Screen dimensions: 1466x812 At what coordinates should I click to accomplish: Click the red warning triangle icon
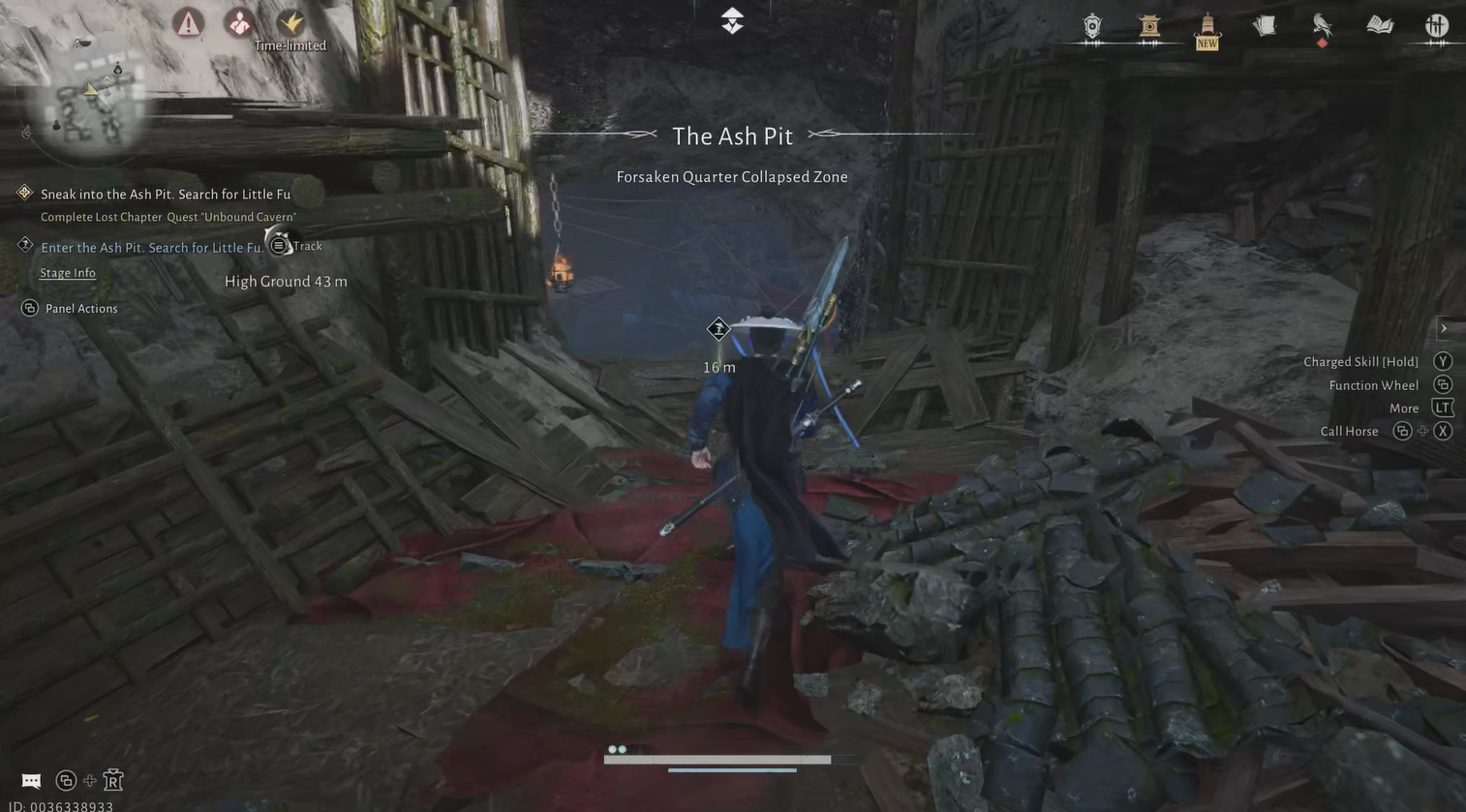pos(189,22)
